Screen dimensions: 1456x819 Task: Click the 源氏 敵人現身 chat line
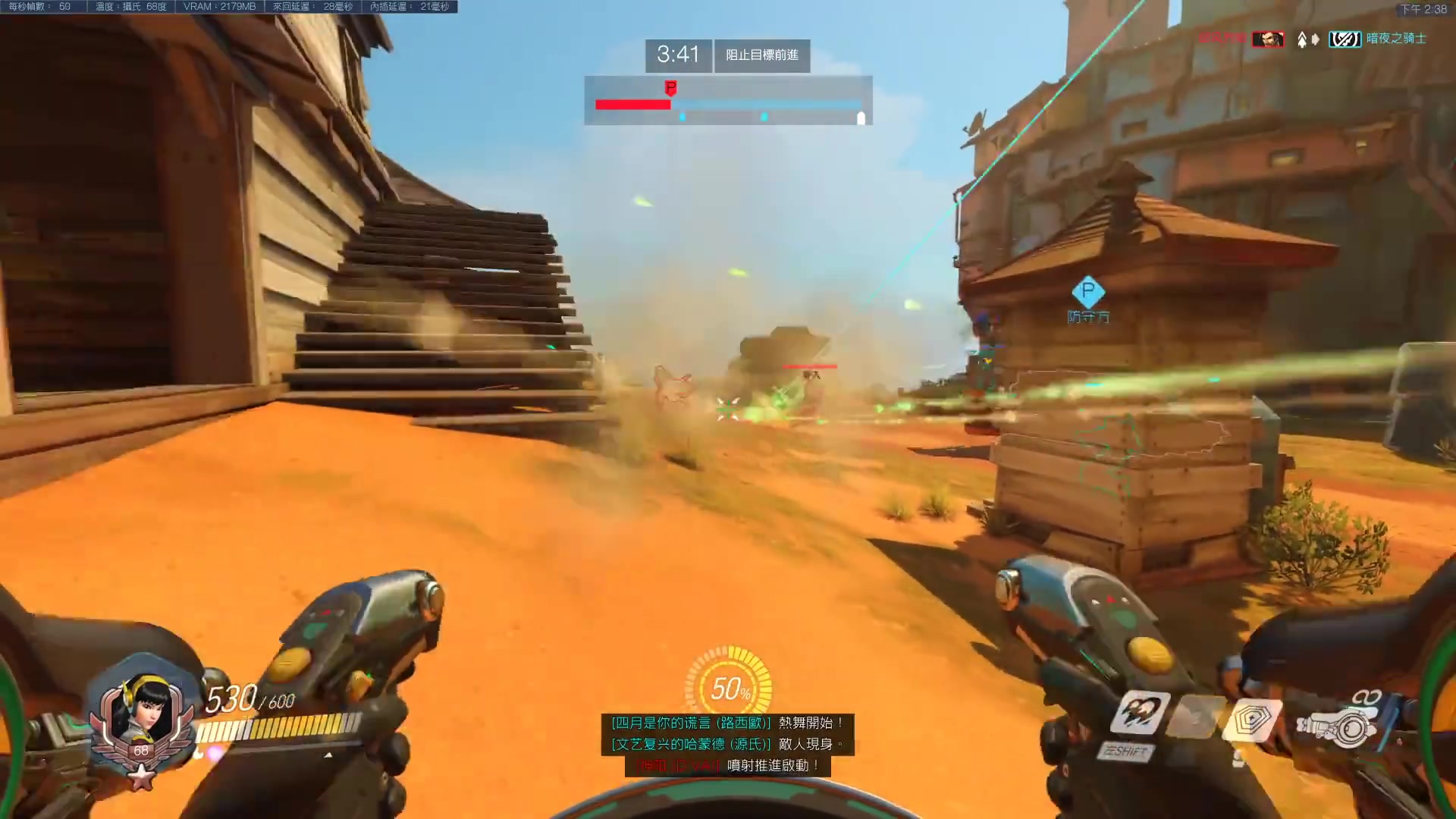tap(727, 744)
